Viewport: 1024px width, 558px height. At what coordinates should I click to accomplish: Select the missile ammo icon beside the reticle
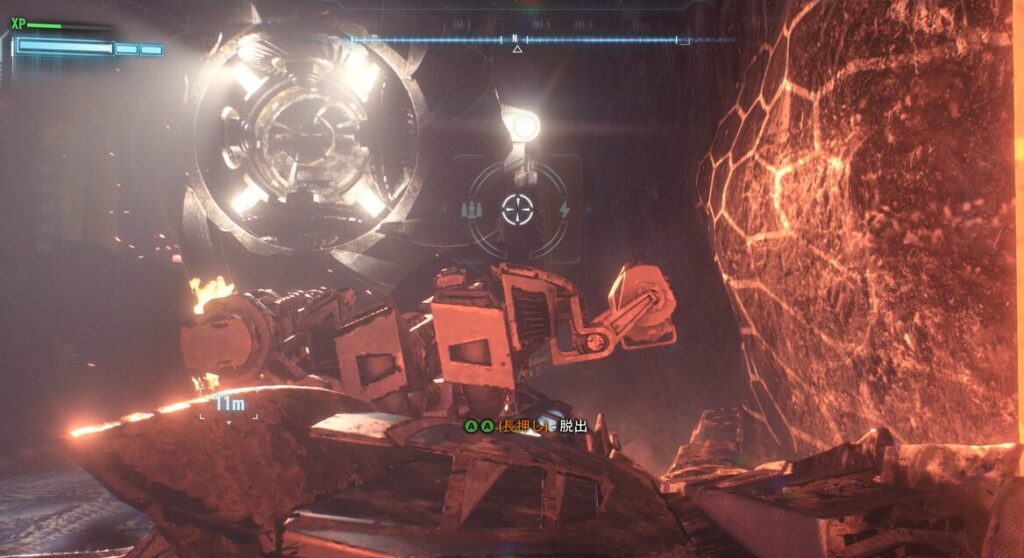coord(473,210)
